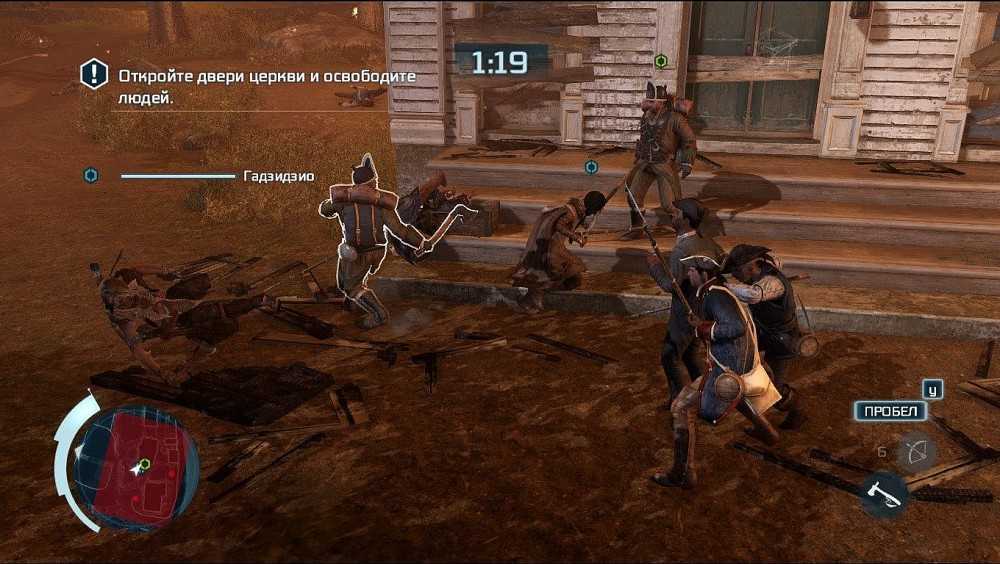Click the green objective marker on the minimap

coord(145,464)
